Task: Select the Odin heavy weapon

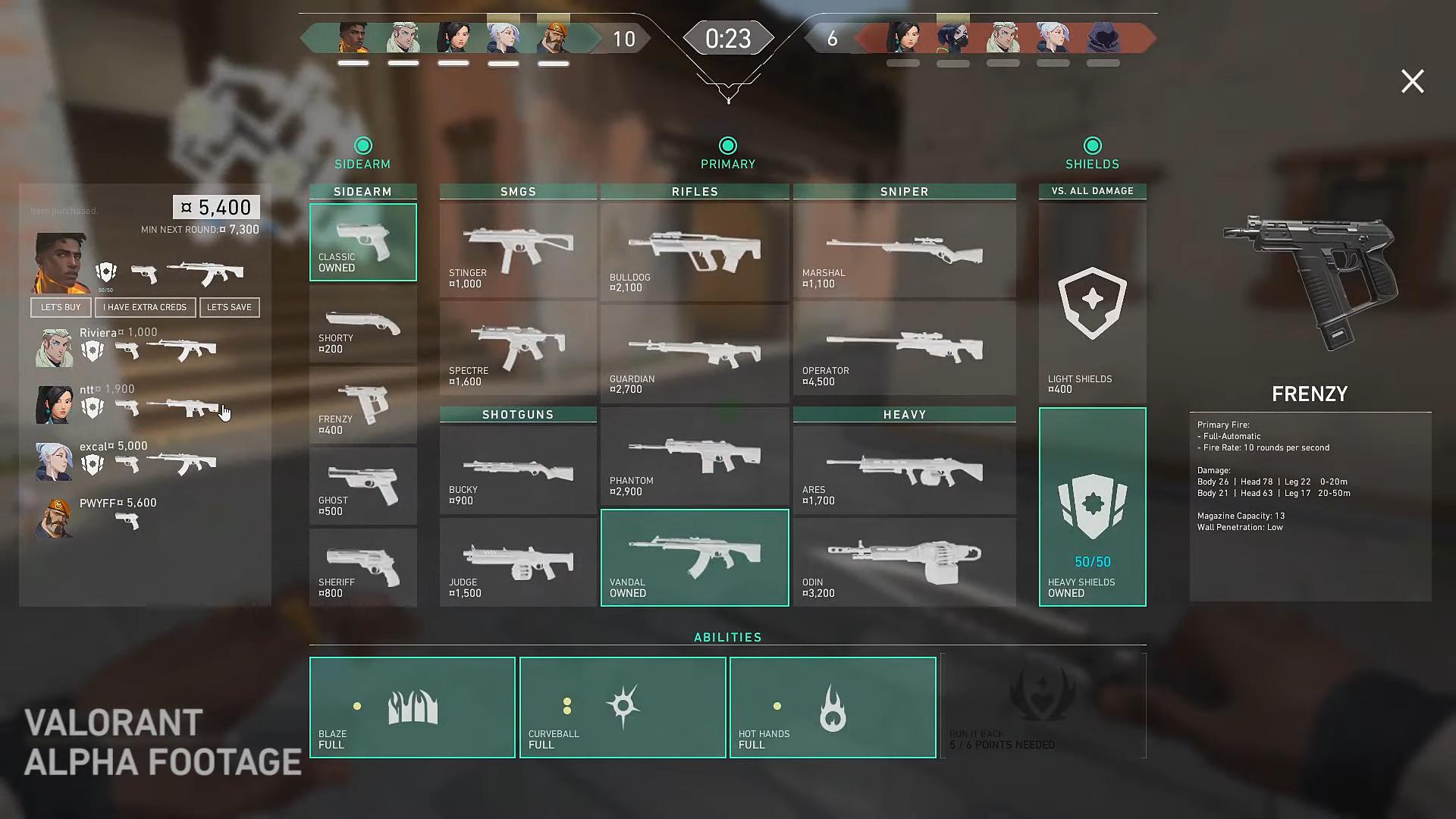Action: [904, 557]
